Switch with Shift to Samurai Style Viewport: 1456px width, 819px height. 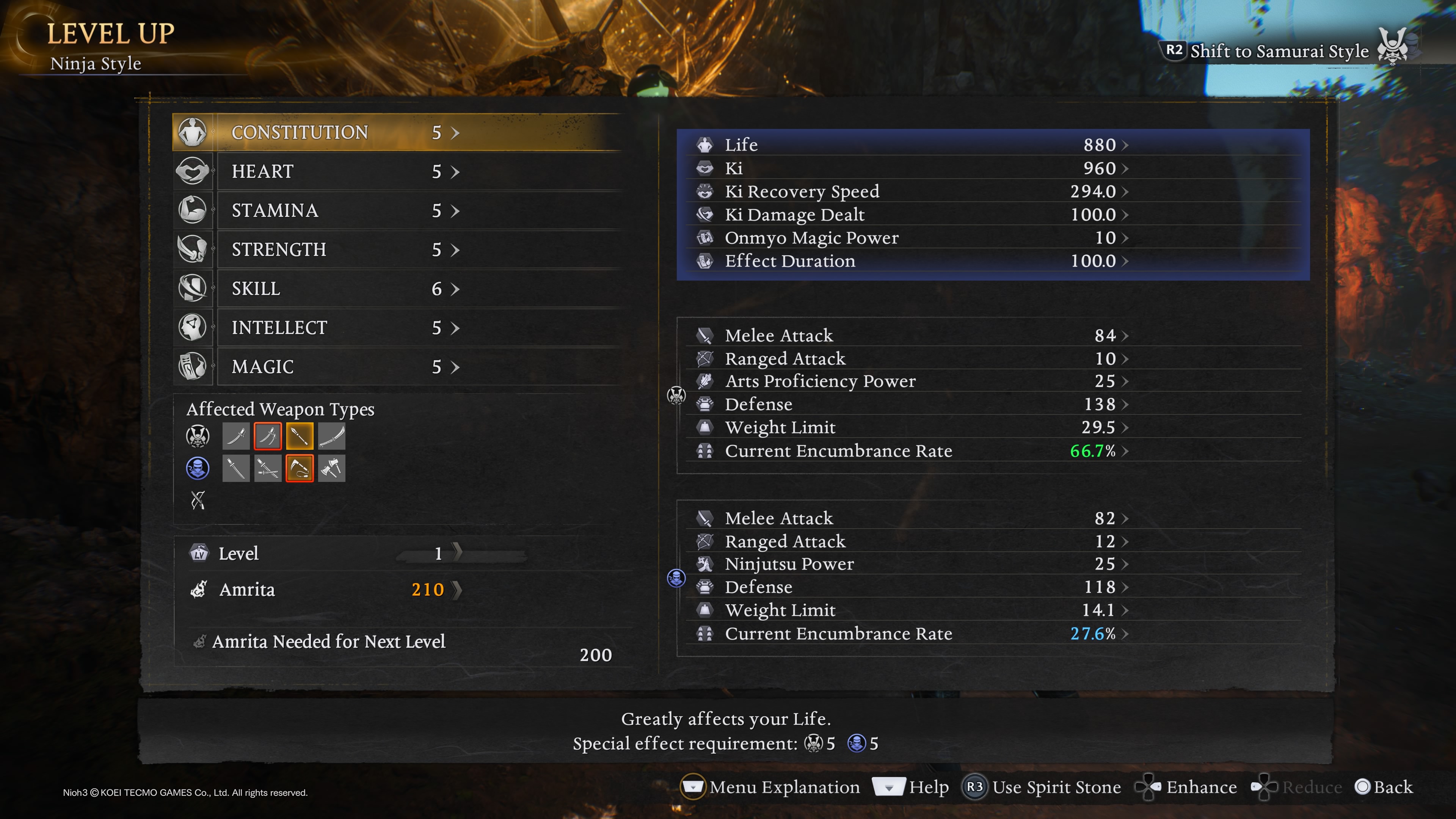point(1279,51)
